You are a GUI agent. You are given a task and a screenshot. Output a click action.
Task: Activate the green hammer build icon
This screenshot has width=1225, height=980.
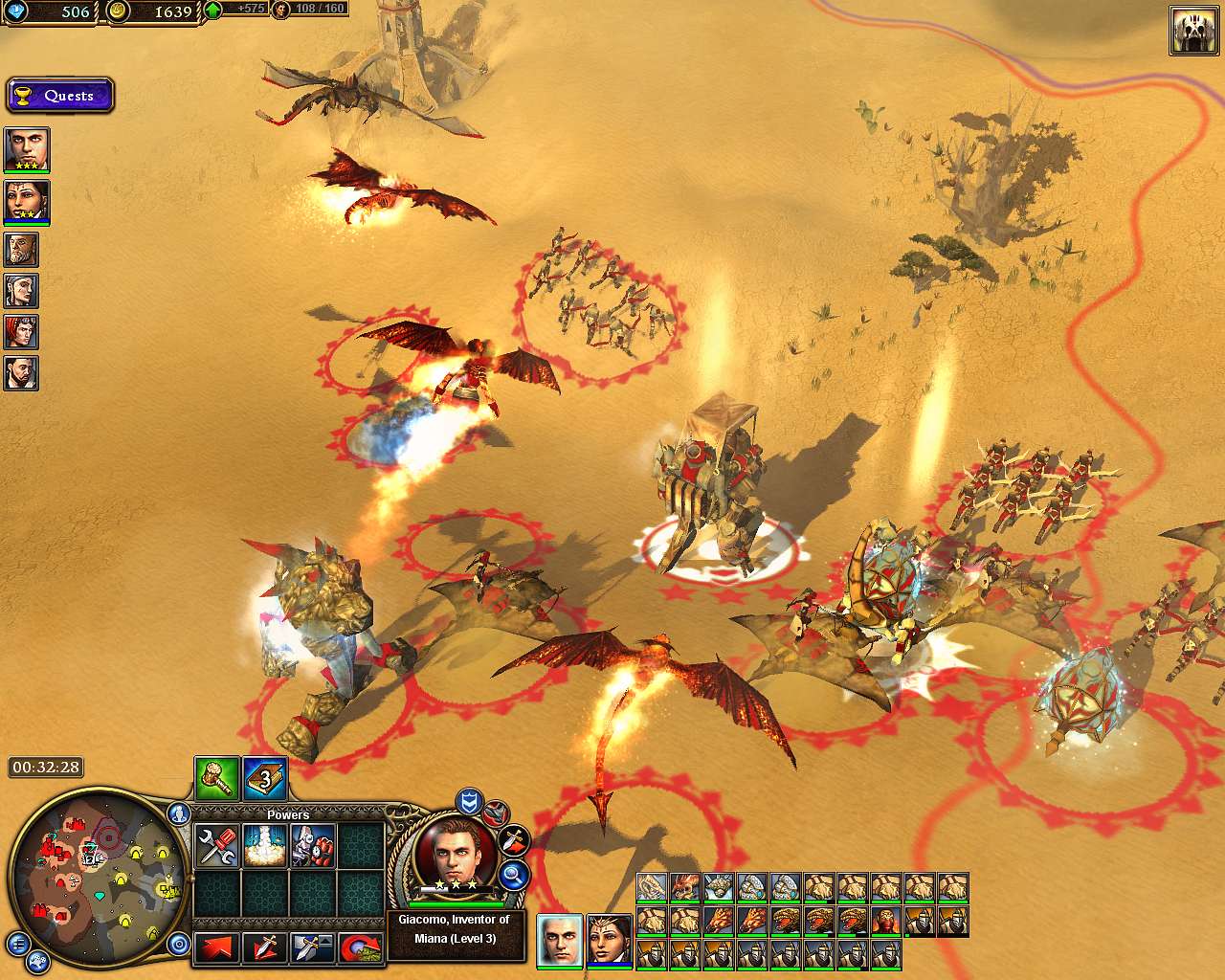(216, 778)
